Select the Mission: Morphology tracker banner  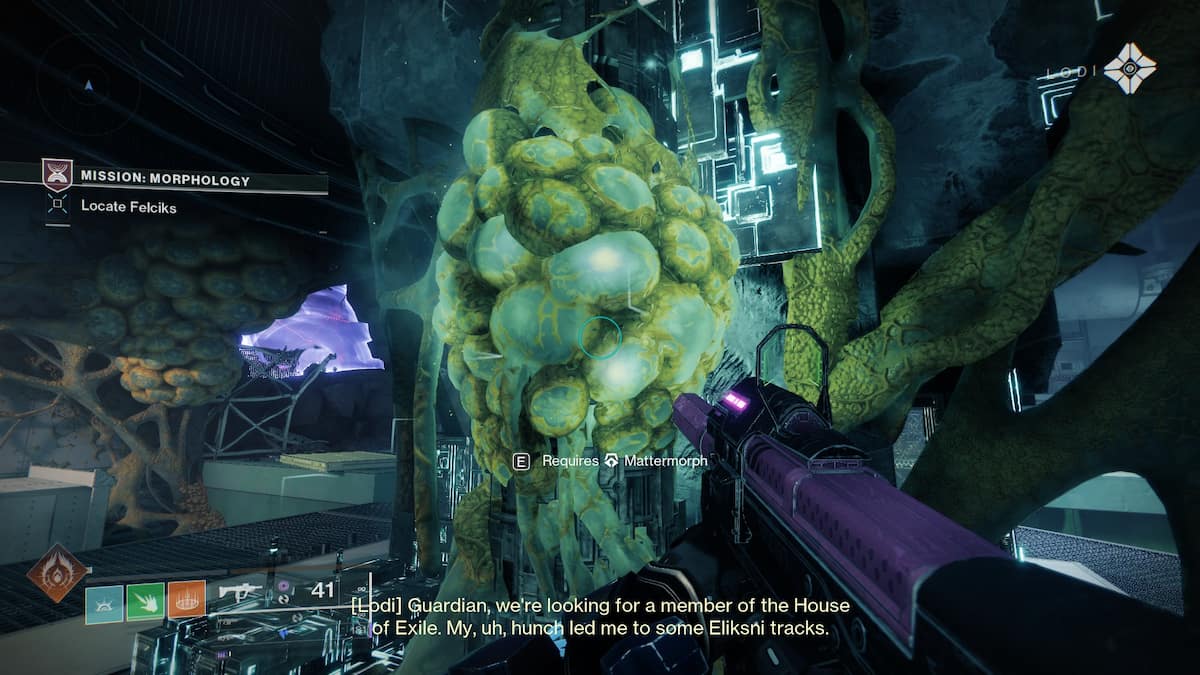(165, 180)
